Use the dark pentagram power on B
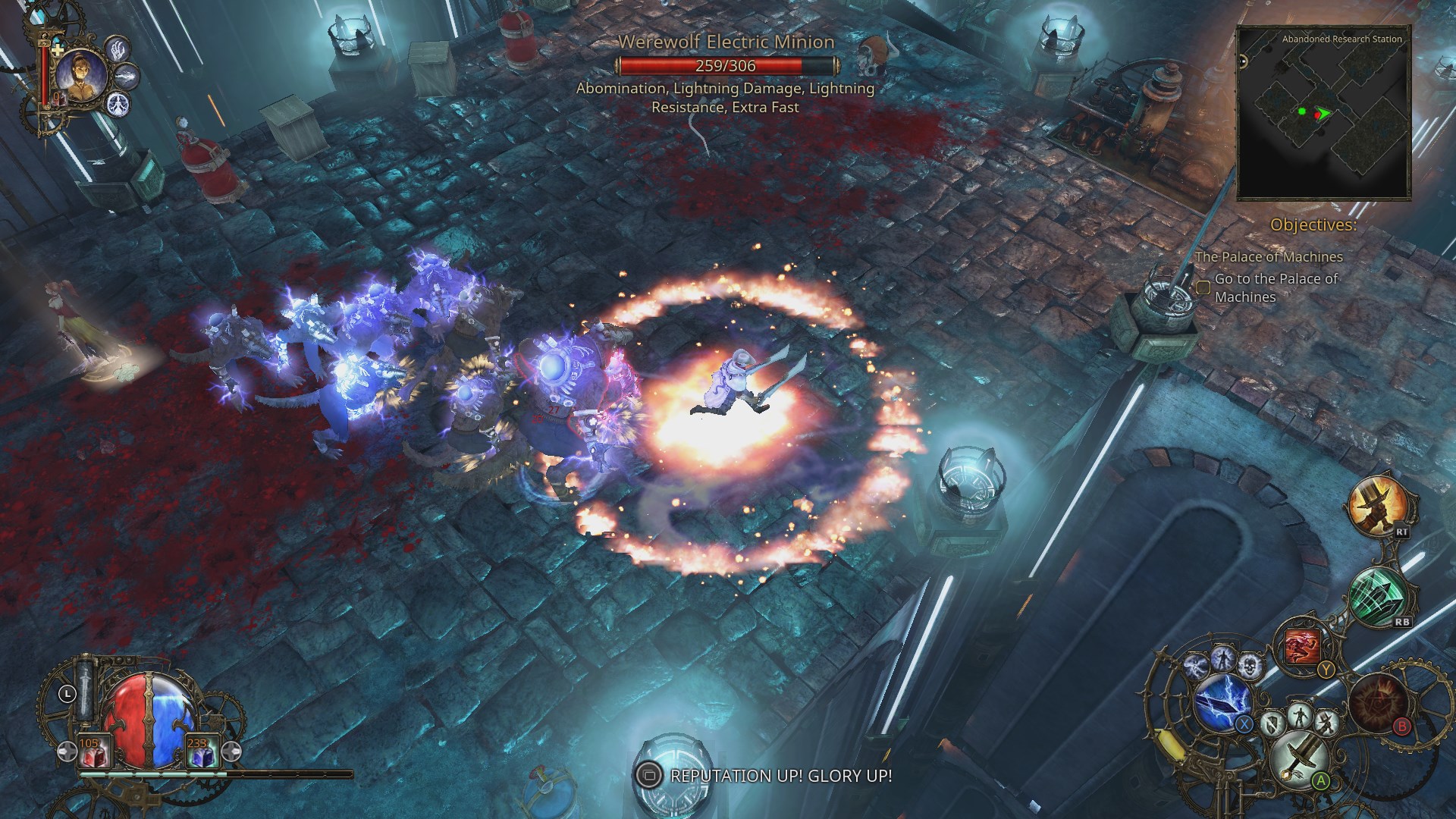The width and height of the screenshot is (1456, 819). (x=1378, y=704)
